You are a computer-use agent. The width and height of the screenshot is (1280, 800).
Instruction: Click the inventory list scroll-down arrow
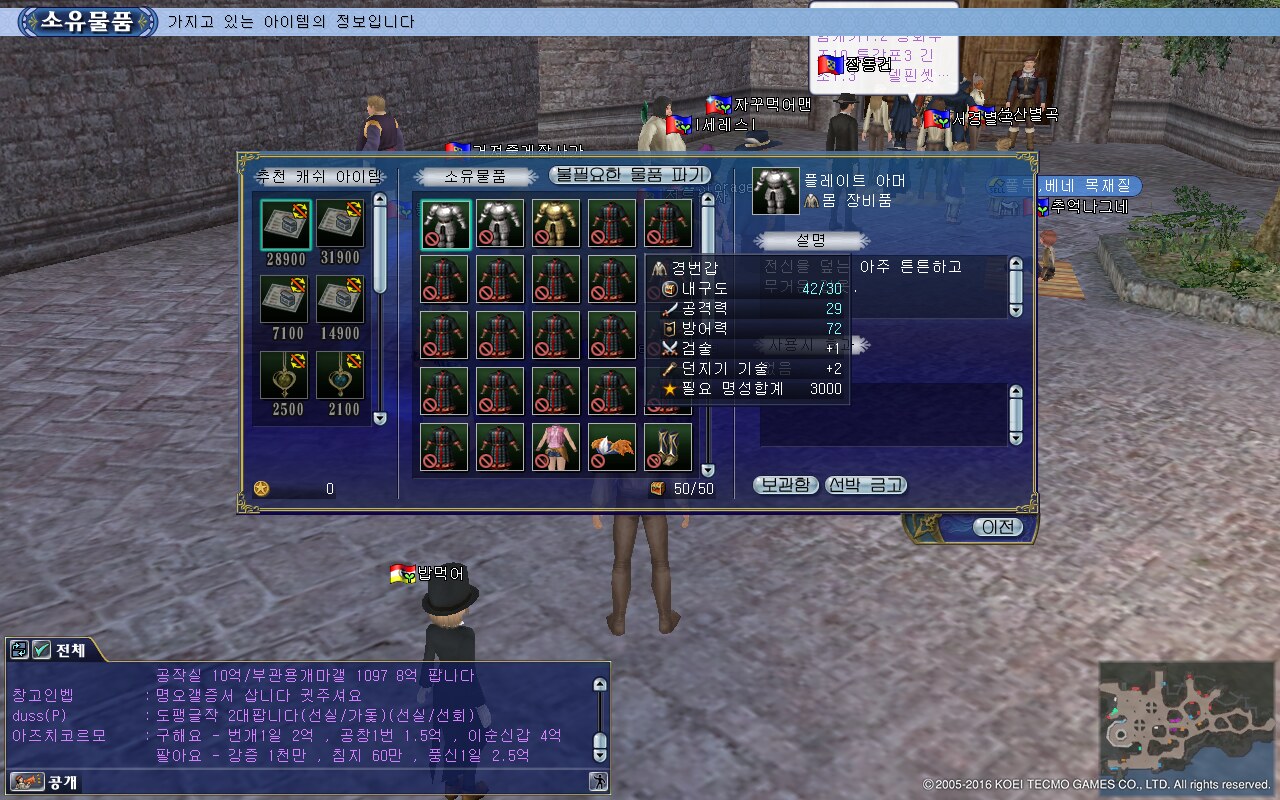[708, 470]
